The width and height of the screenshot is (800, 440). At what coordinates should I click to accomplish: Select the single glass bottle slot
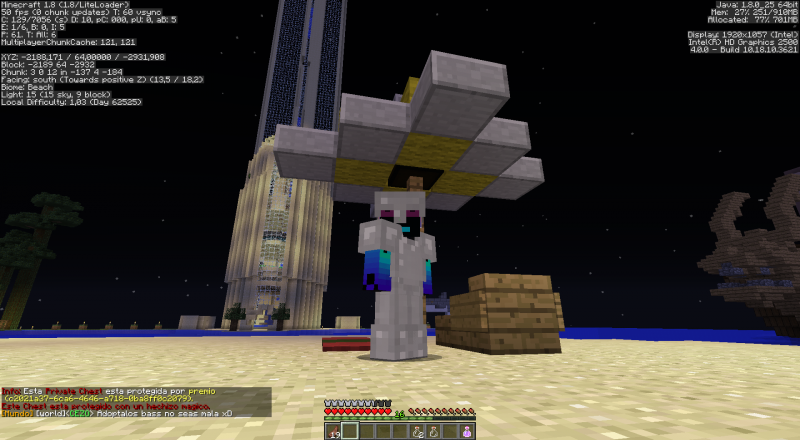(434, 432)
